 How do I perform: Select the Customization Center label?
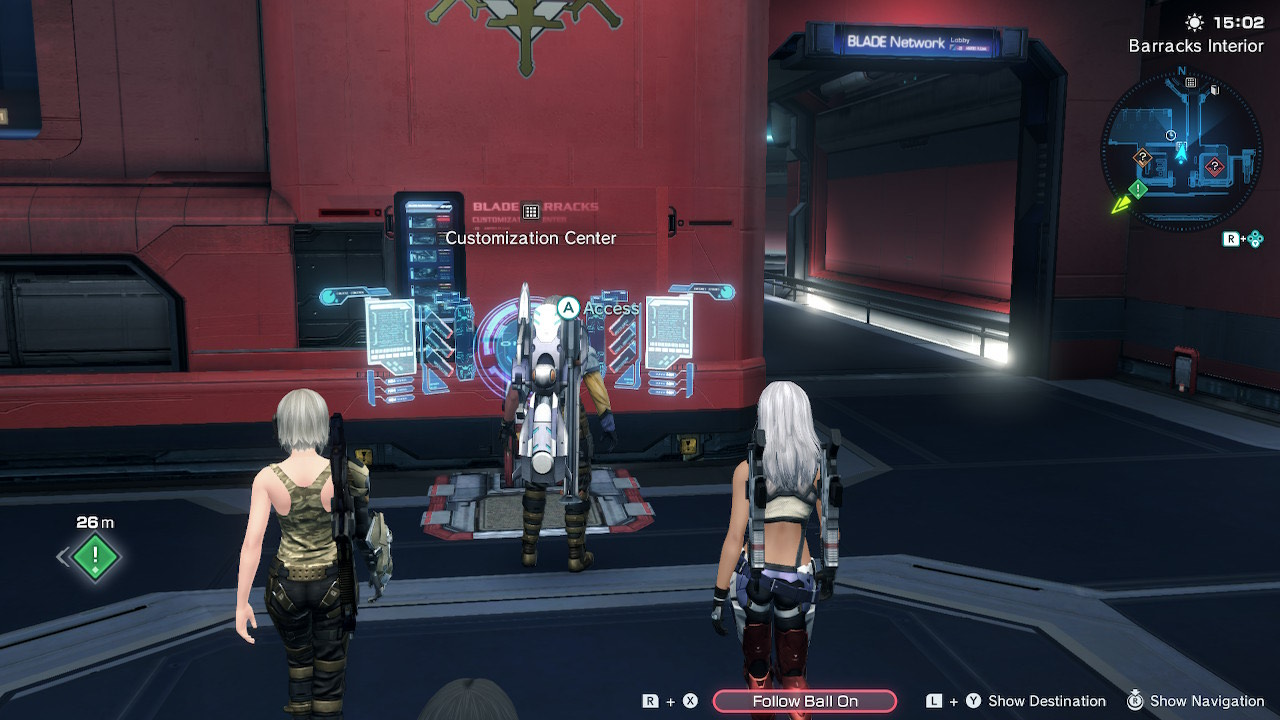[530, 238]
